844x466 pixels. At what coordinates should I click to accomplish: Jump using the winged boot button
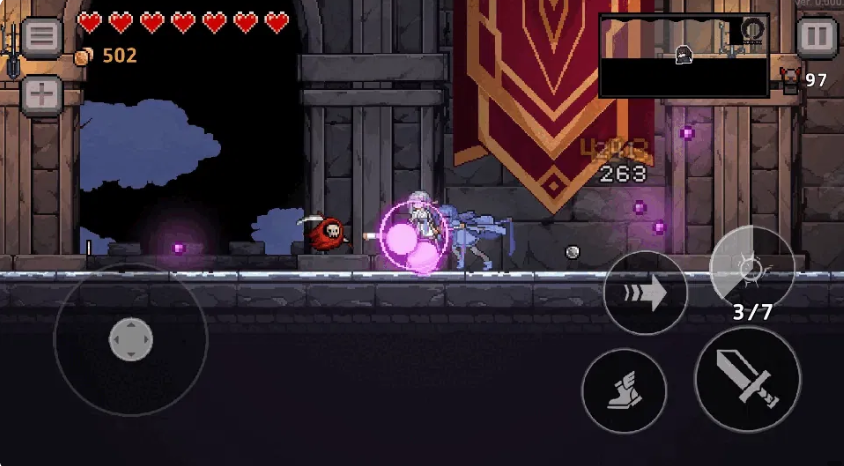pyautogui.click(x=623, y=391)
